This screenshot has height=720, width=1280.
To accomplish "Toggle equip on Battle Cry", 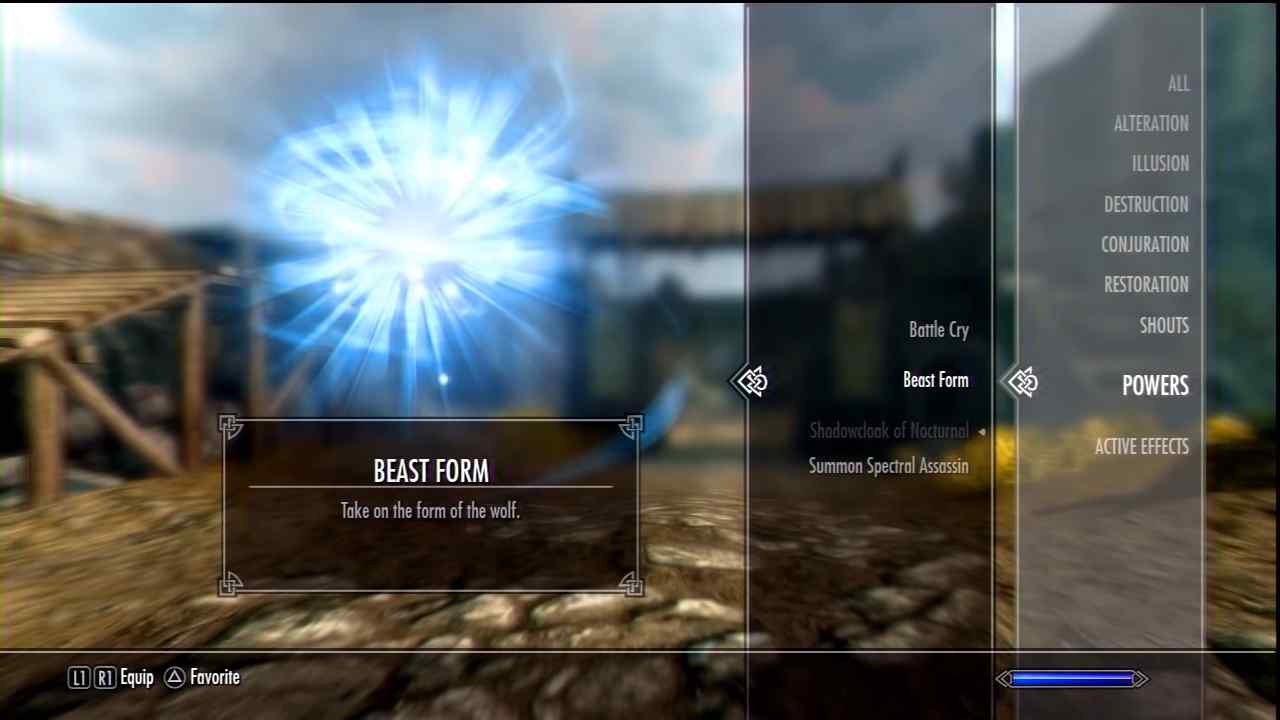I will (938, 330).
